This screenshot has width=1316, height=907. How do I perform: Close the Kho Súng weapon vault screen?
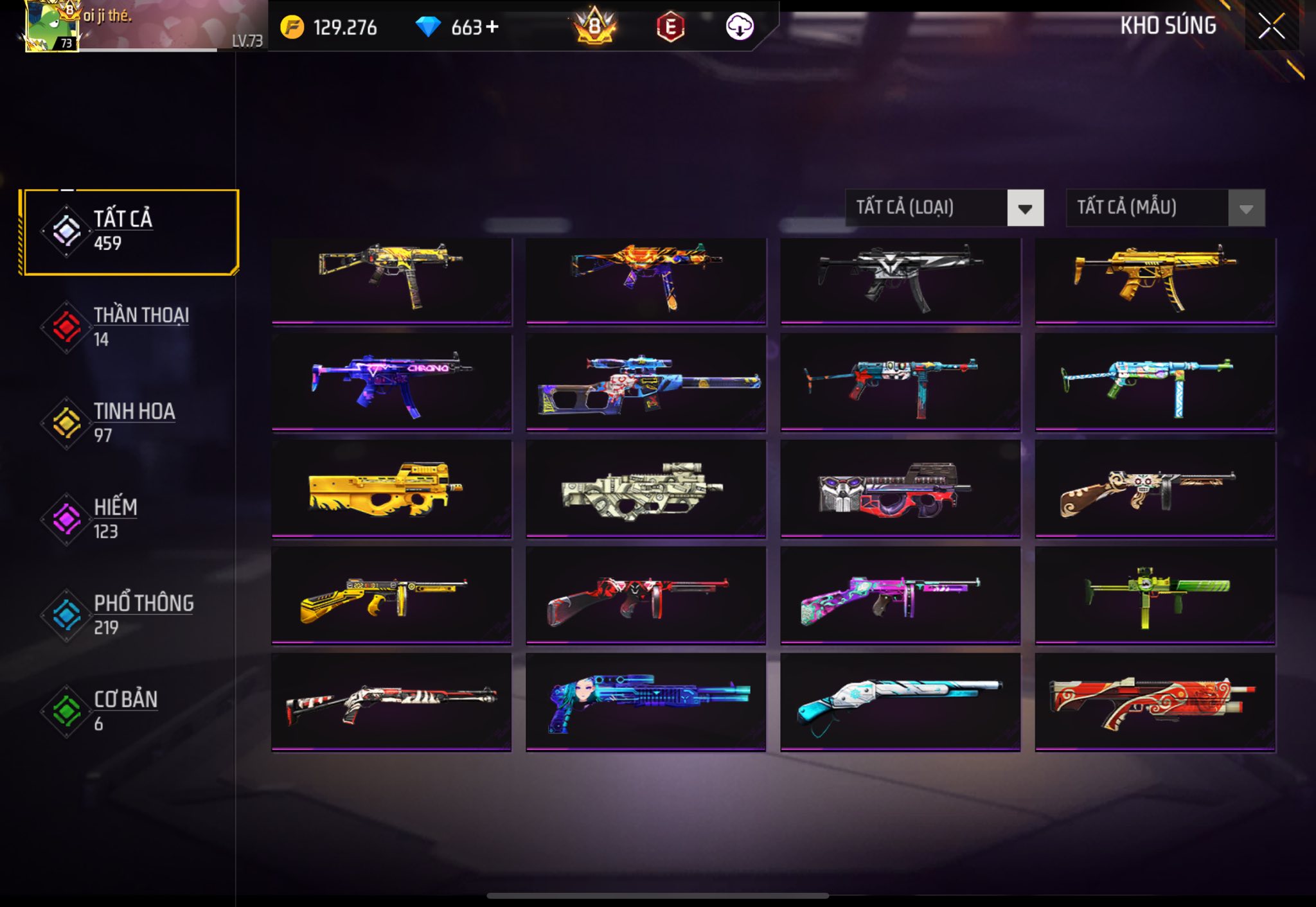coord(1271,27)
